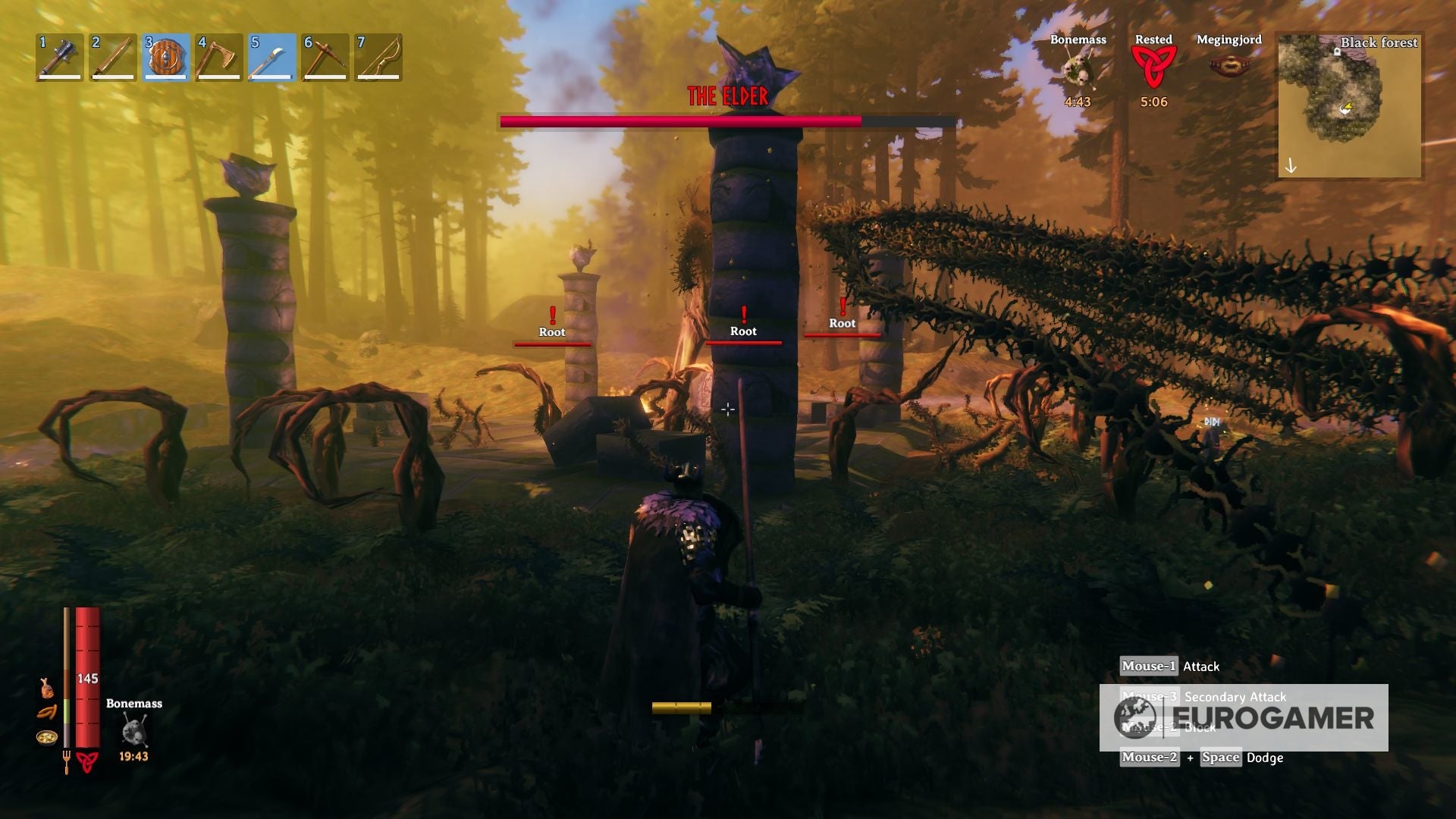Viewport: 1456px width, 819px height.
Task: Click the red Rested status effect icon
Action: pos(1153,67)
